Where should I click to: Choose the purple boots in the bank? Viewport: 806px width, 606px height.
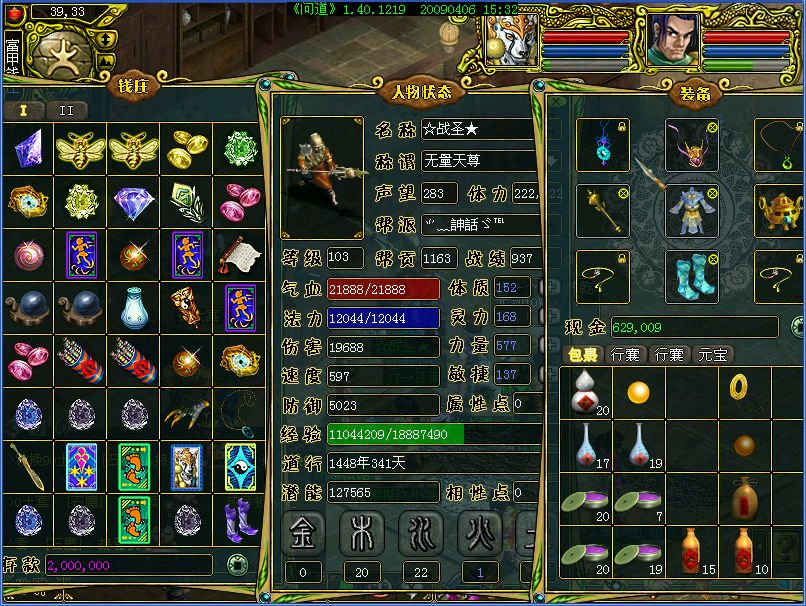tap(239, 518)
